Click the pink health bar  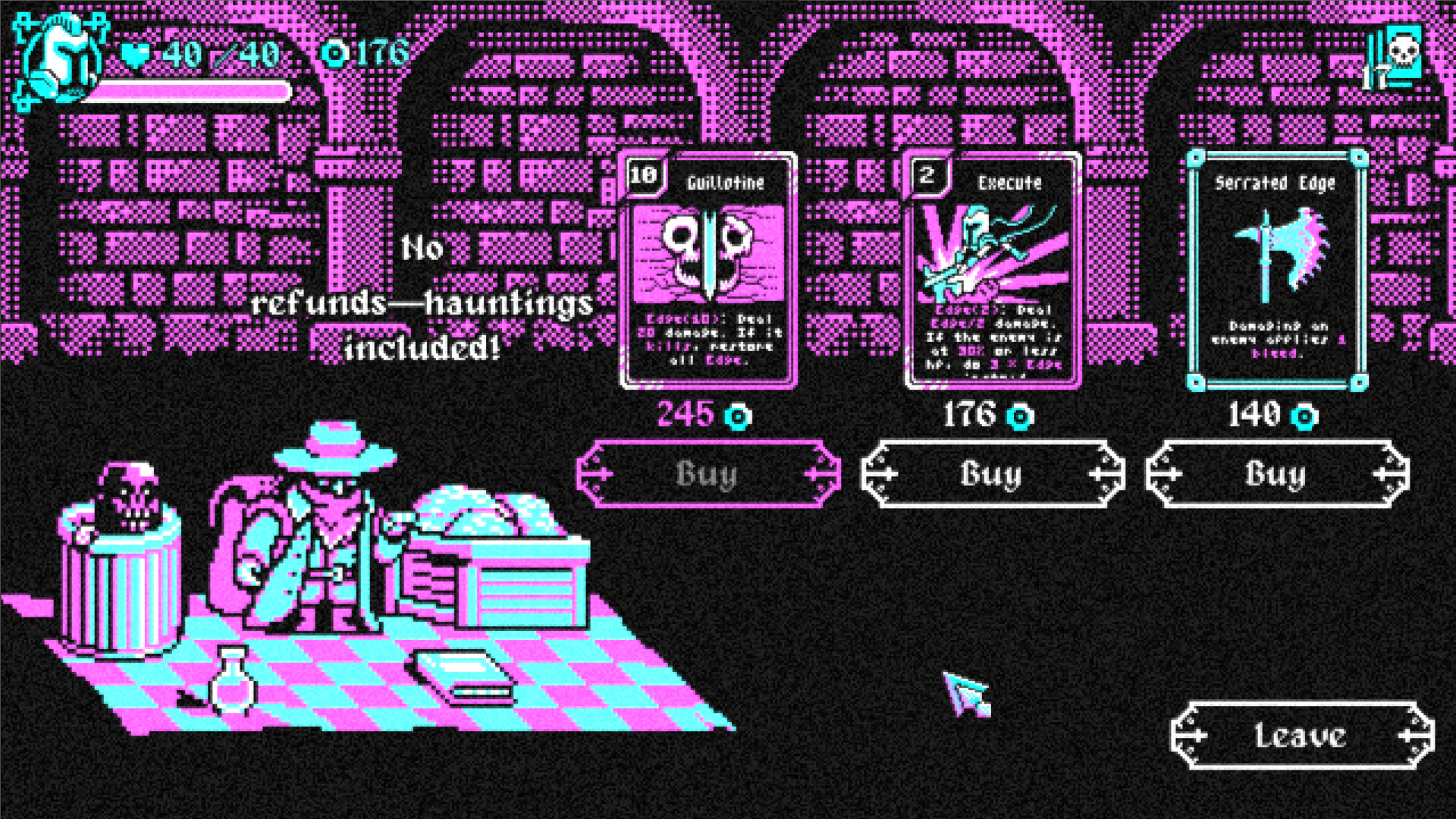[x=190, y=91]
